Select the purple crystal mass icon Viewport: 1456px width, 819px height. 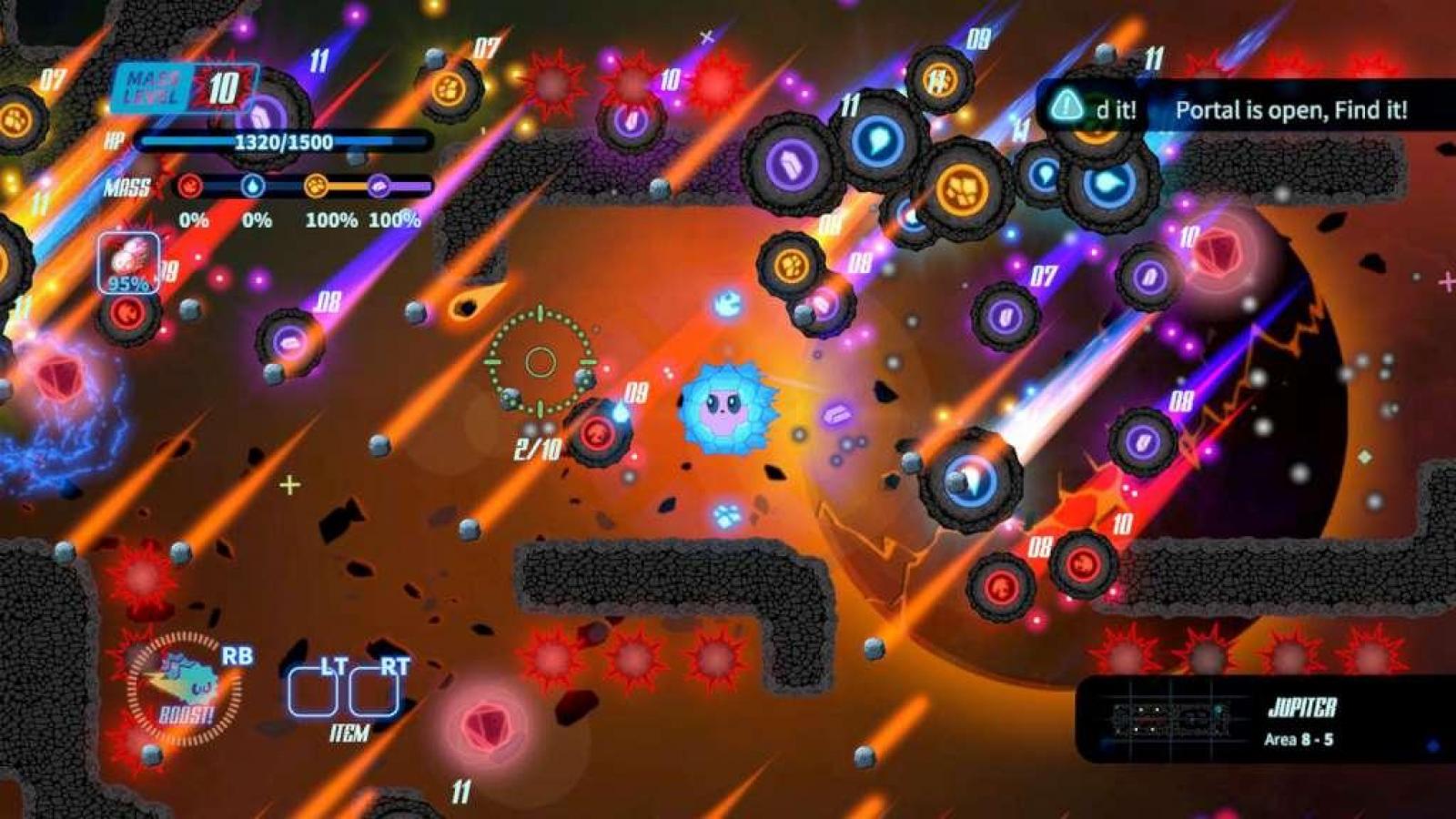pos(379,187)
